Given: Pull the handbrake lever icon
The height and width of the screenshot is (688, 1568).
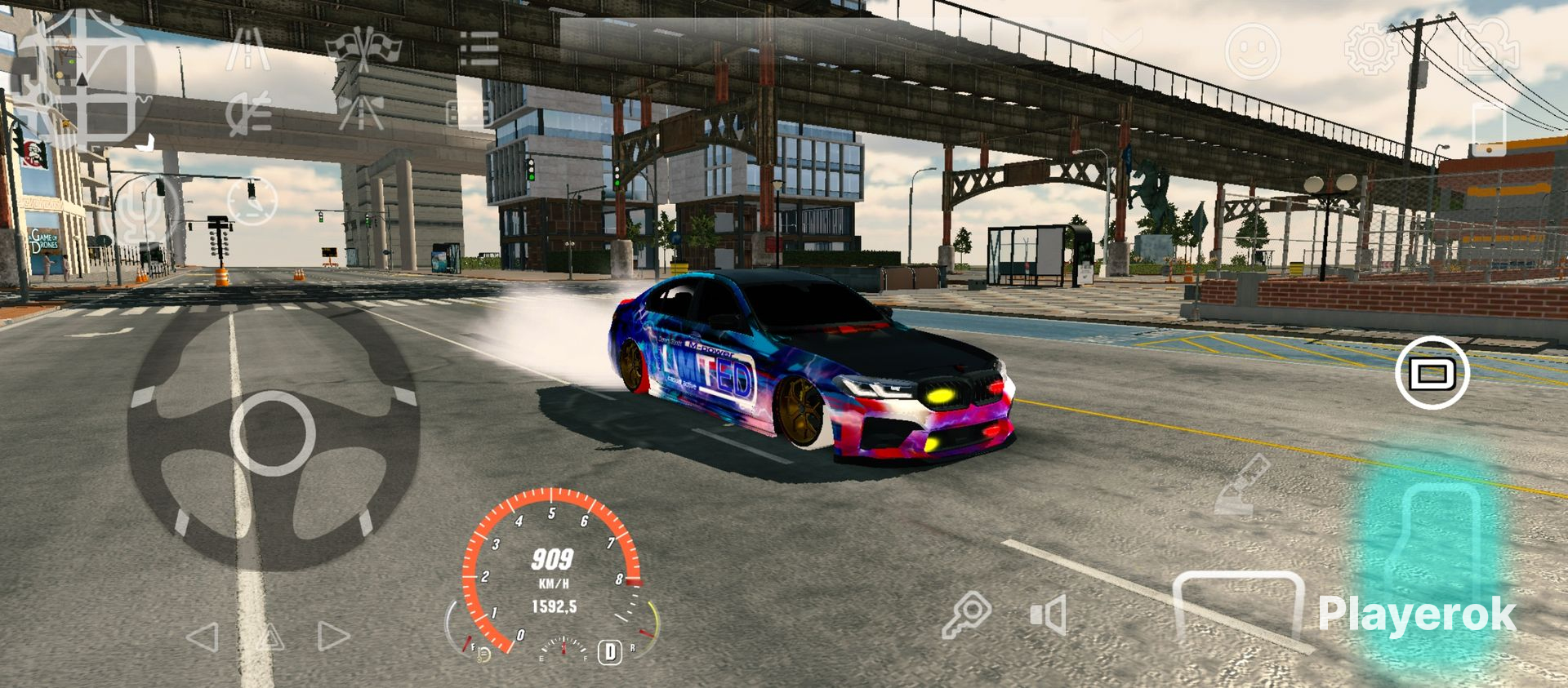Looking at the screenshot, I should tap(1241, 485).
